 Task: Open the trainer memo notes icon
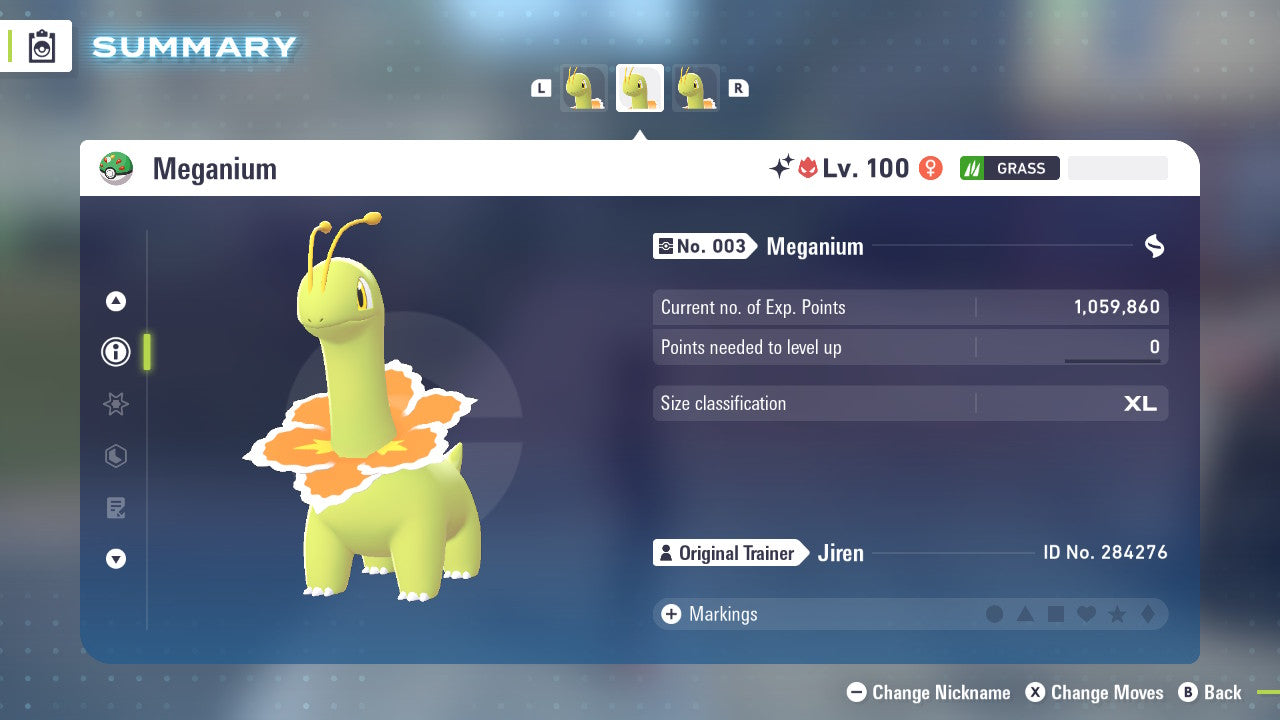click(x=115, y=507)
